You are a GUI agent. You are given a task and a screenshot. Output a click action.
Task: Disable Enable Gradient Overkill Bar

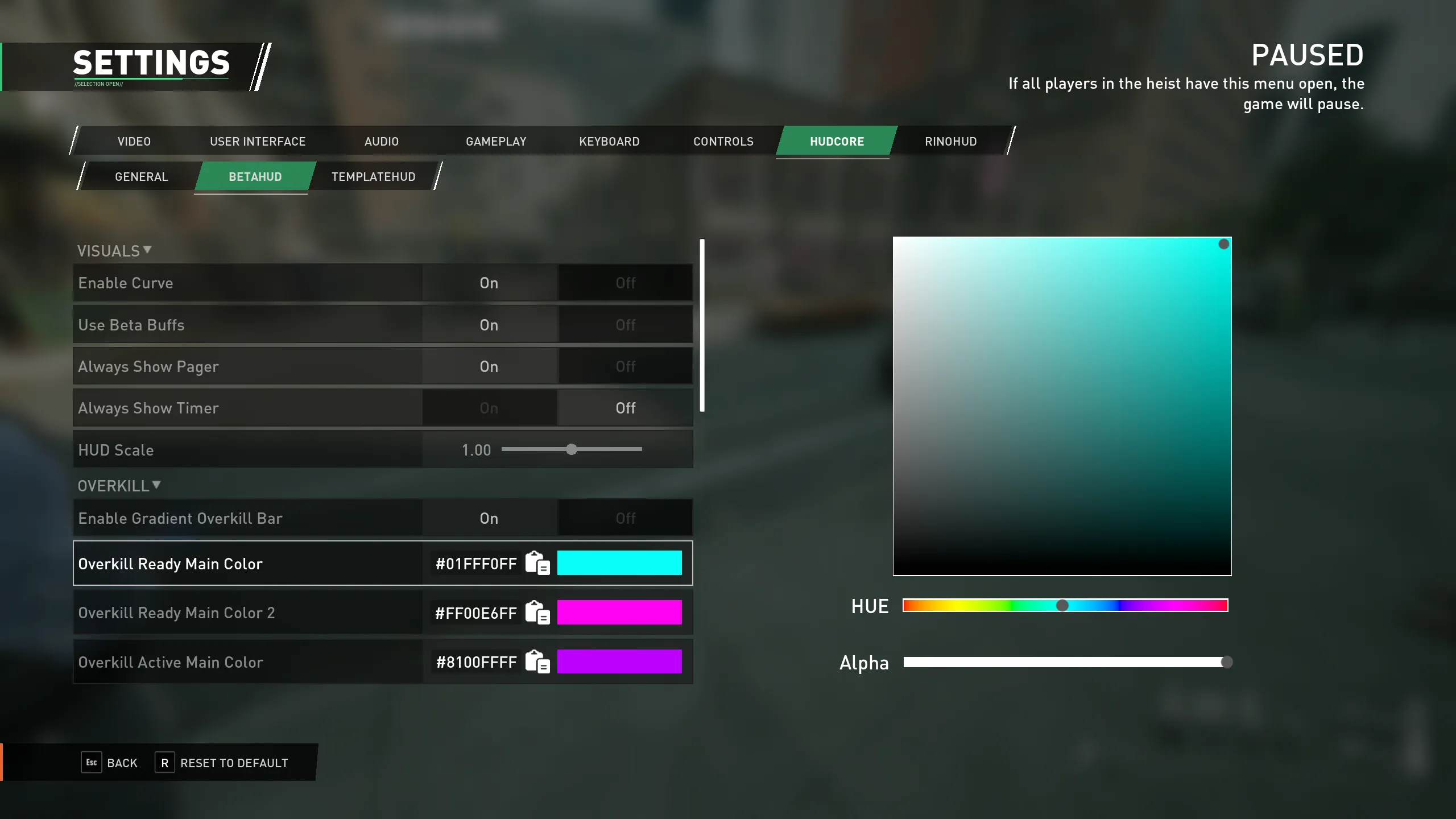(625, 519)
